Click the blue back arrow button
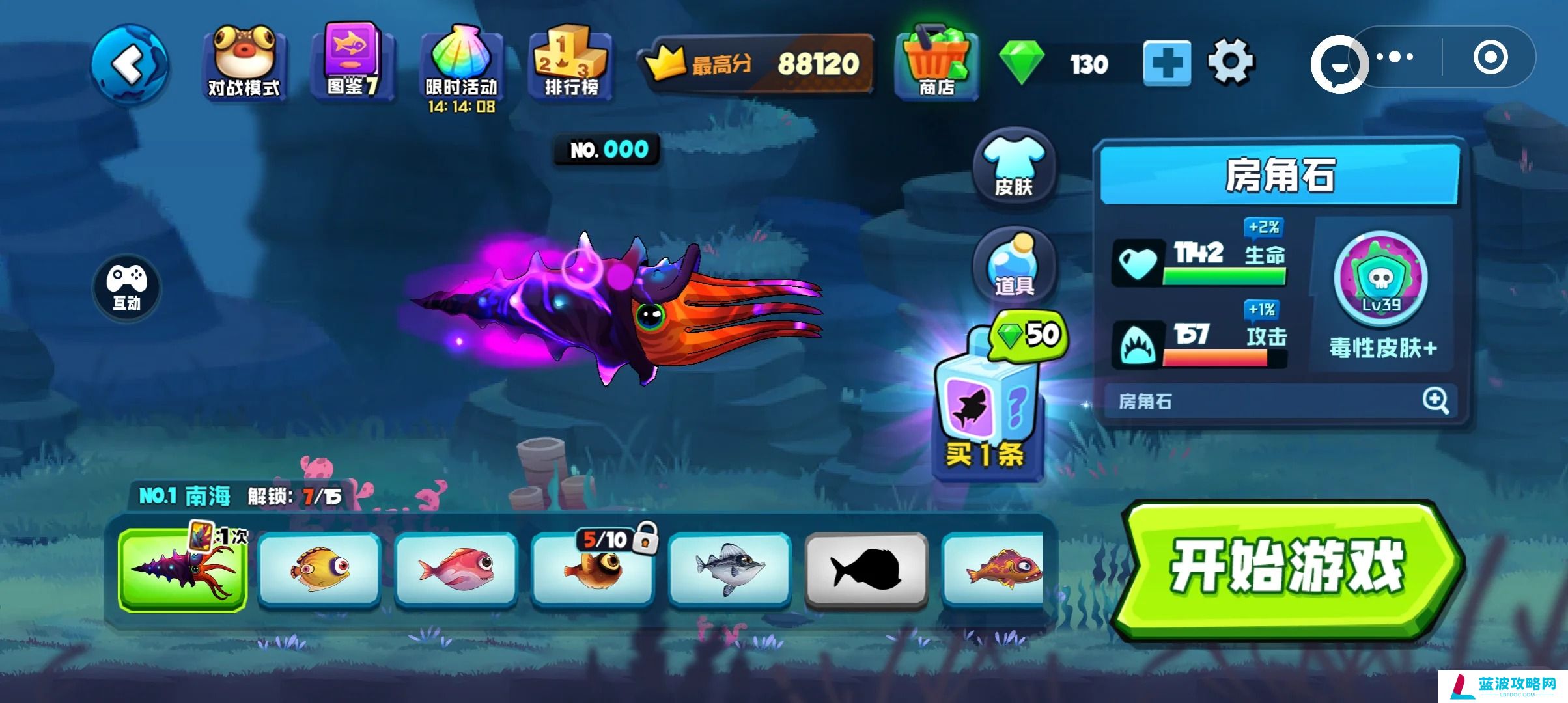1568x703 pixels. (x=130, y=64)
